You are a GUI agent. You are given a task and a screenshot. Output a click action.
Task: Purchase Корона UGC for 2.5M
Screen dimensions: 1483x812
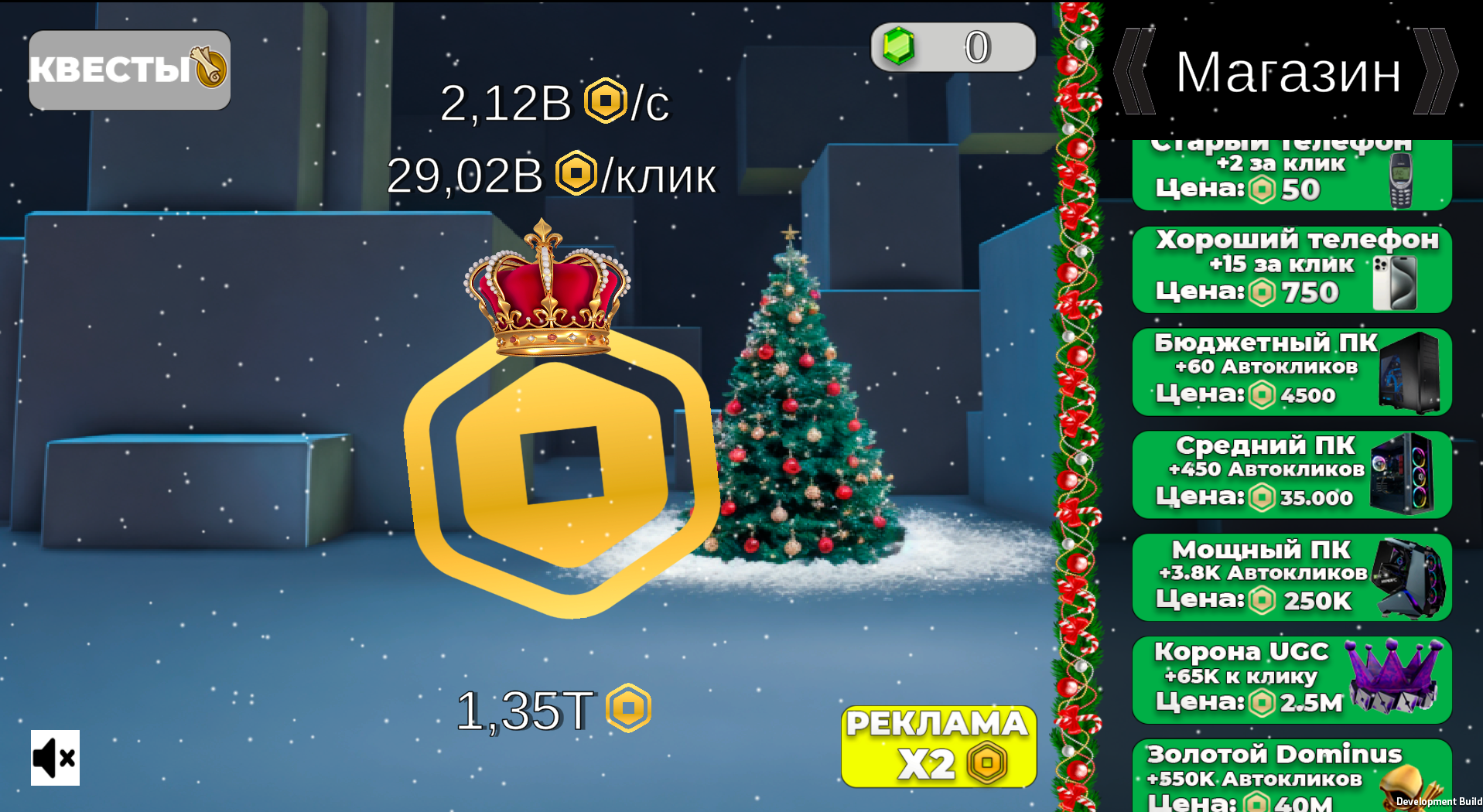pyautogui.click(x=1269, y=679)
